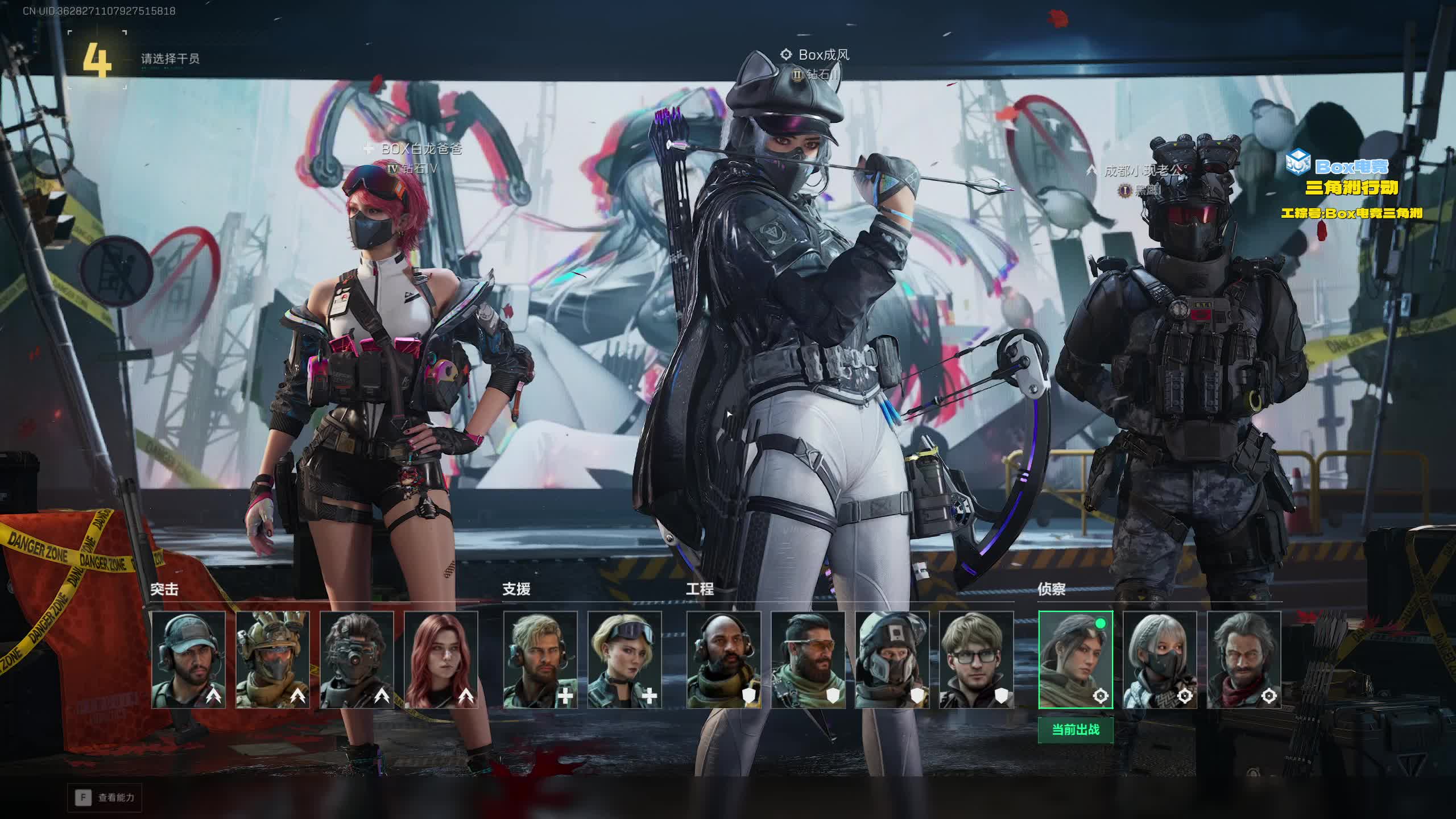Click the highlighted dark-haired recon woman portrait

coord(1075,660)
